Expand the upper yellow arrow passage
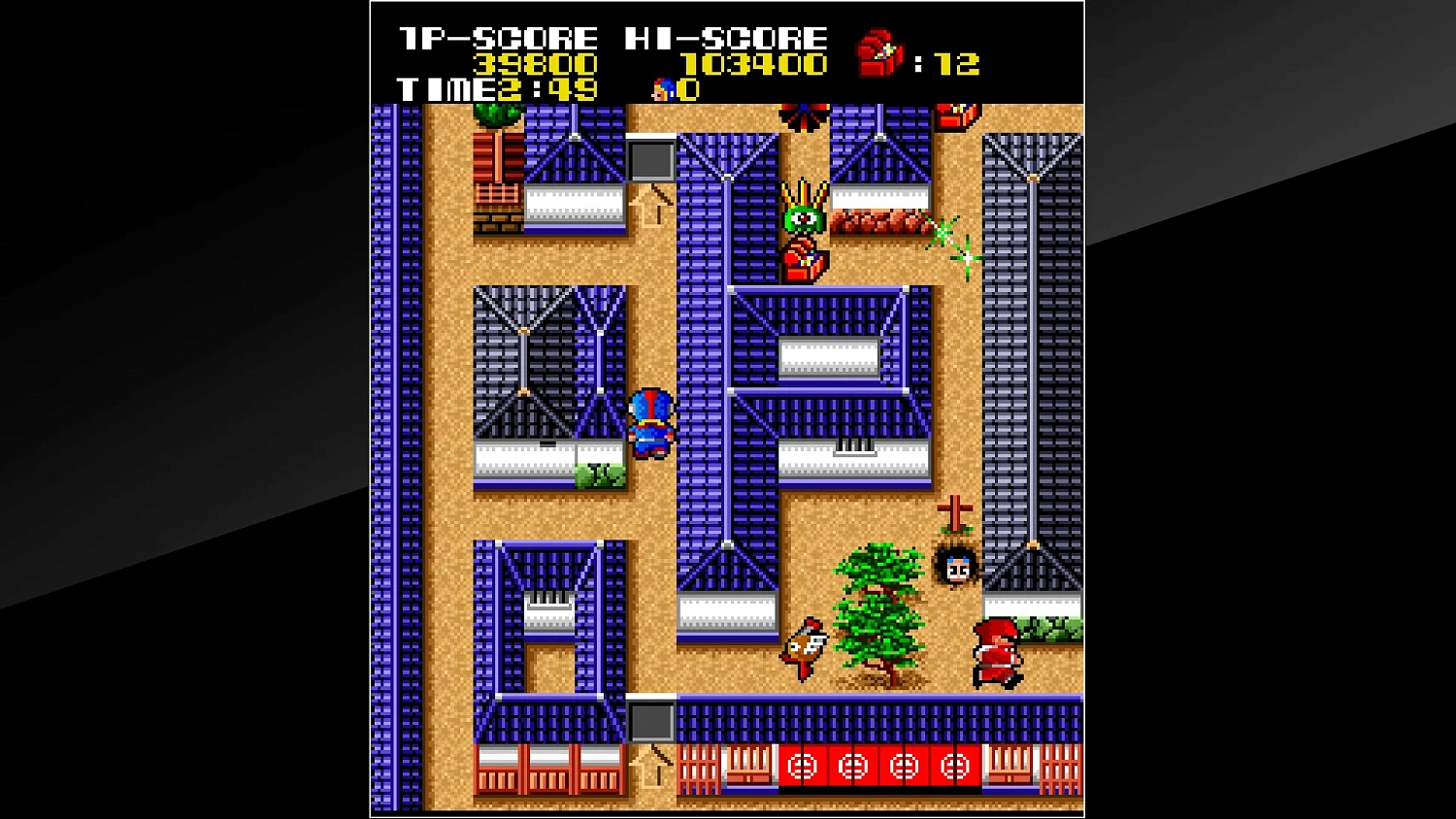The height and width of the screenshot is (819, 1456). [648, 206]
